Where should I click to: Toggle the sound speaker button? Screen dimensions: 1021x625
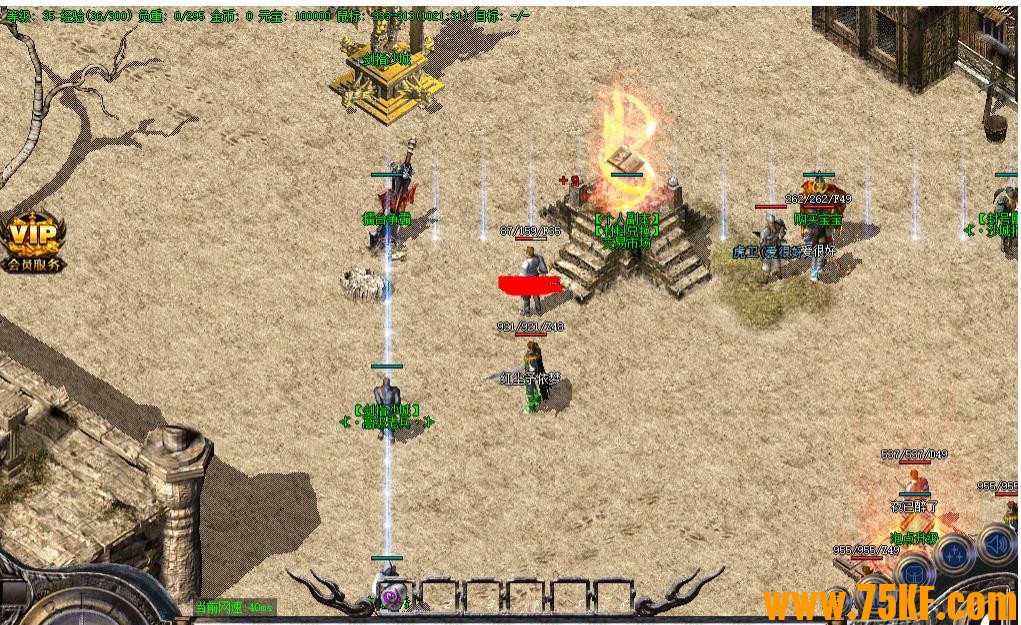coord(996,545)
